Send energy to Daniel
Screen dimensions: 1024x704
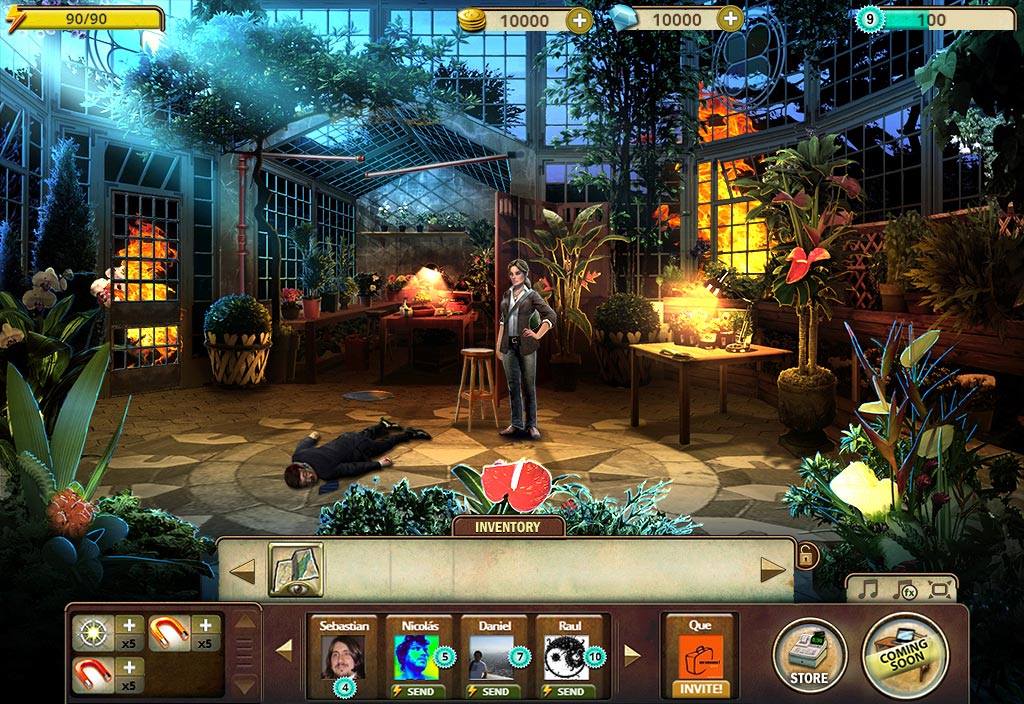[494, 691]
